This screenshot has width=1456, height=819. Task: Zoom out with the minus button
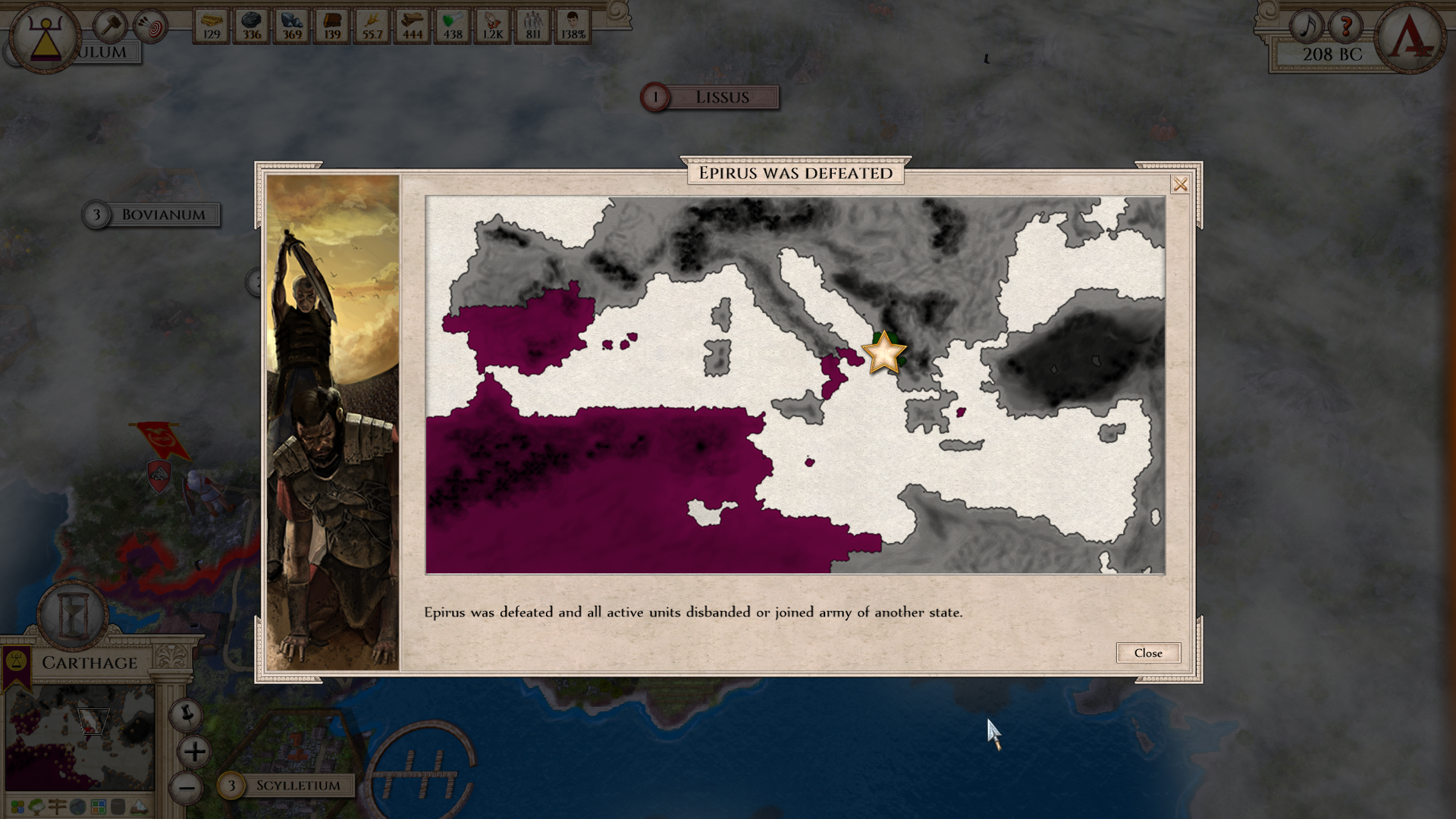pyautogui.click(x=187, y=787)
